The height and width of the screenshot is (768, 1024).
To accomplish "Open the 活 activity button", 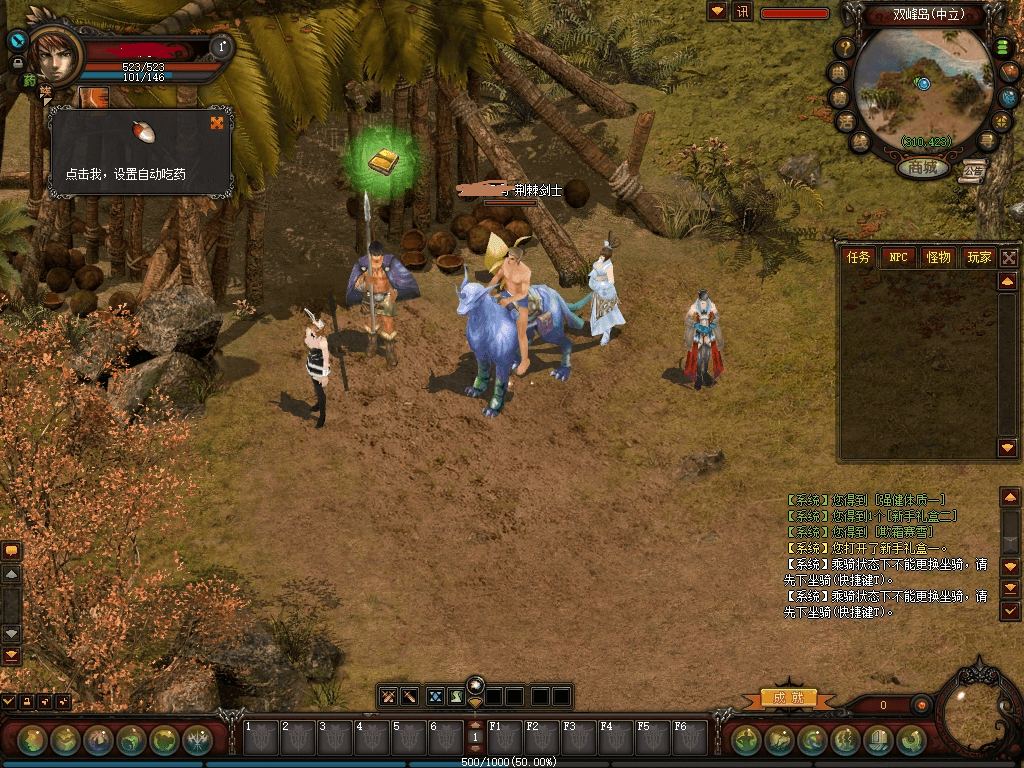I will [x=846, y=120].
